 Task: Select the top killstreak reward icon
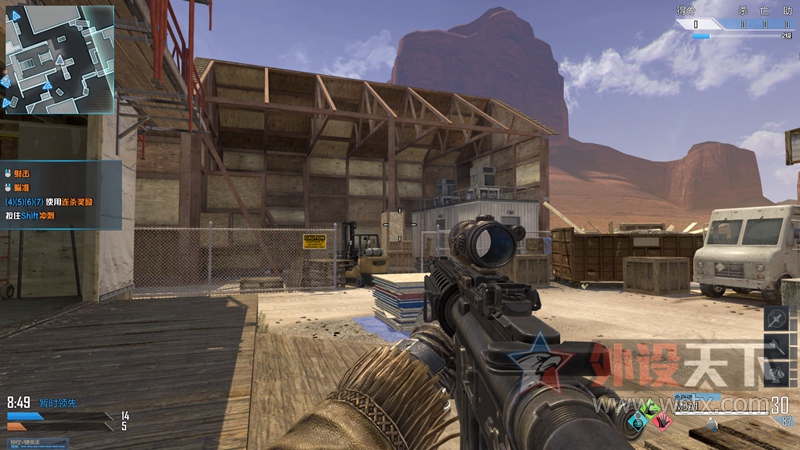click(x=778, y=318)
